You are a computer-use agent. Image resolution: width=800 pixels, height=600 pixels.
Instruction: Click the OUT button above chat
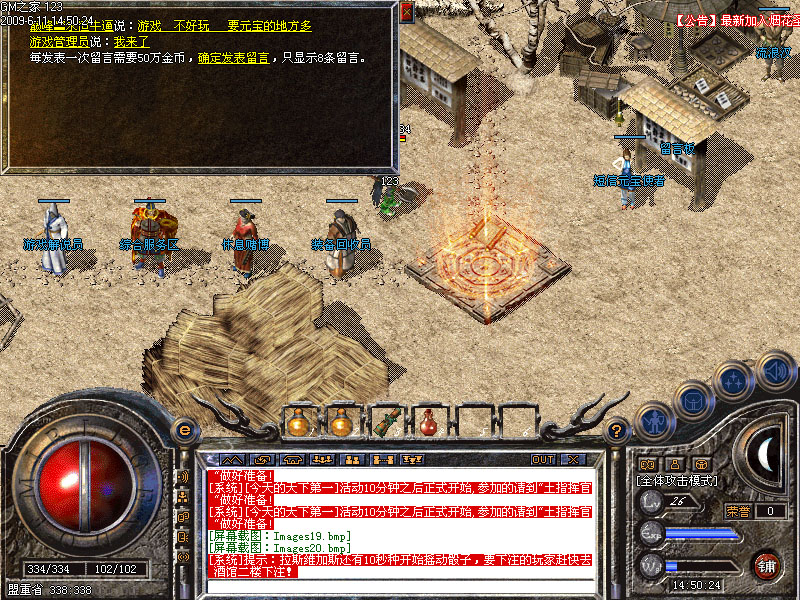(x=542, y=460)
